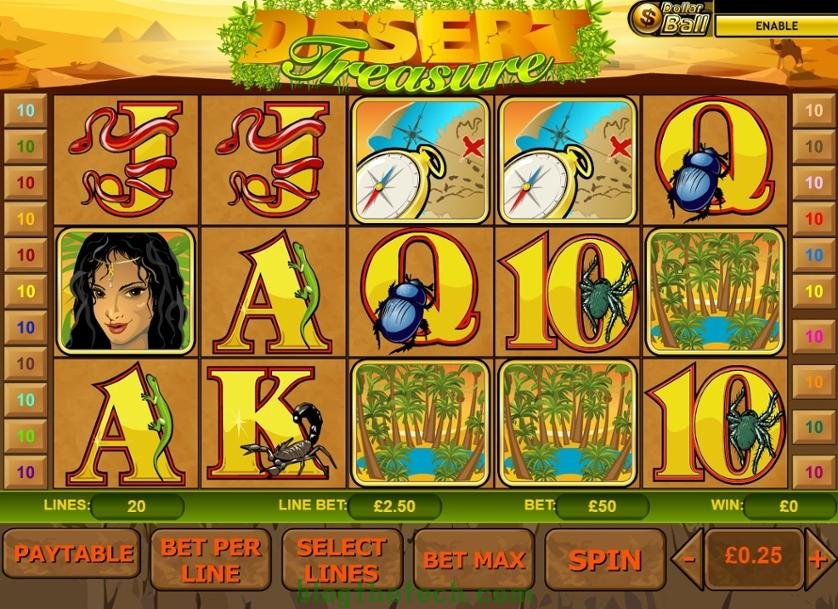This screenshot has width=838, height=609.
Task: Enable the Dollar Ball side game
Action: click(774, 26)
